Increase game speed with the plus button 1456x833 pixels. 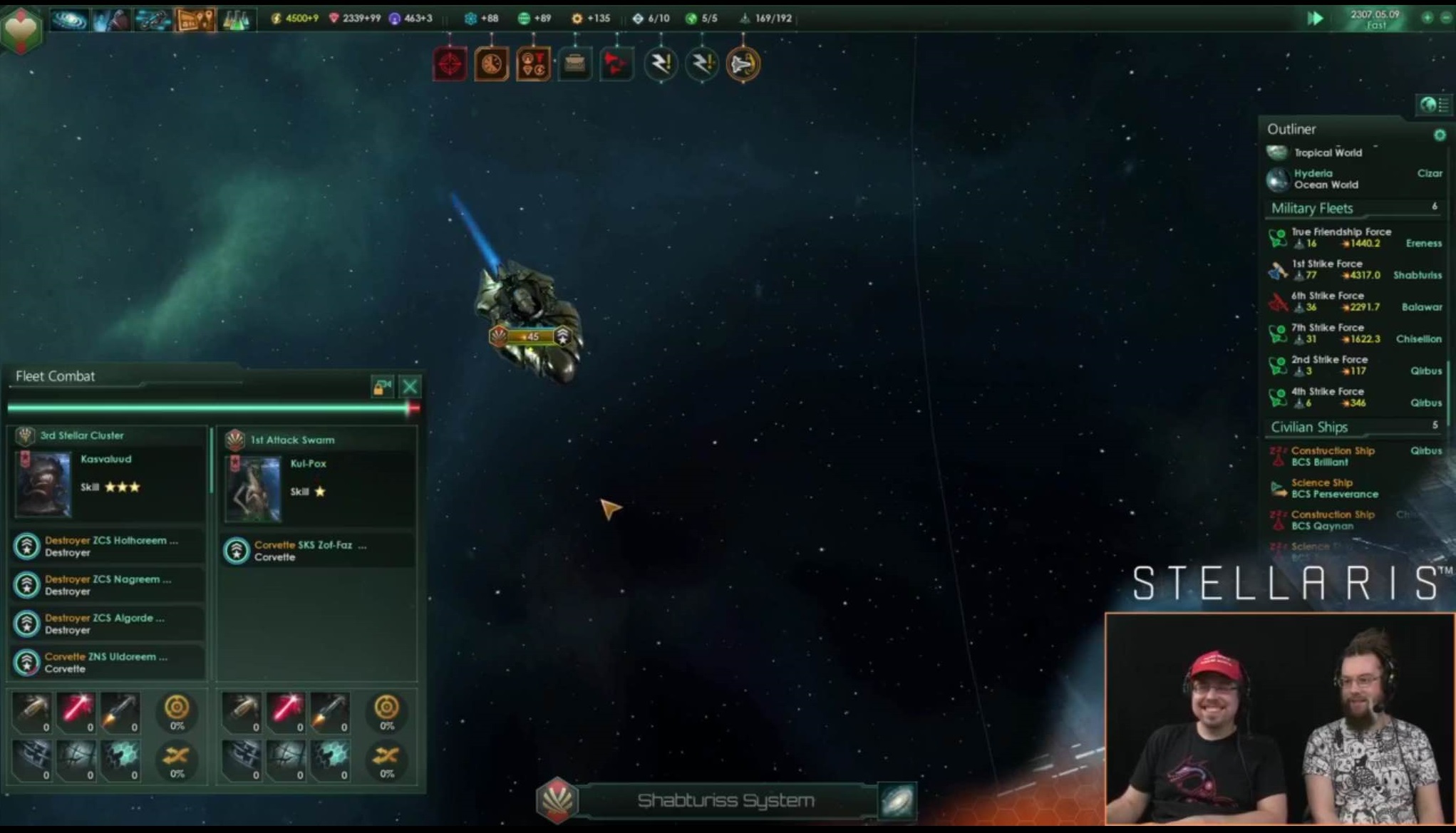[1427, 18]
